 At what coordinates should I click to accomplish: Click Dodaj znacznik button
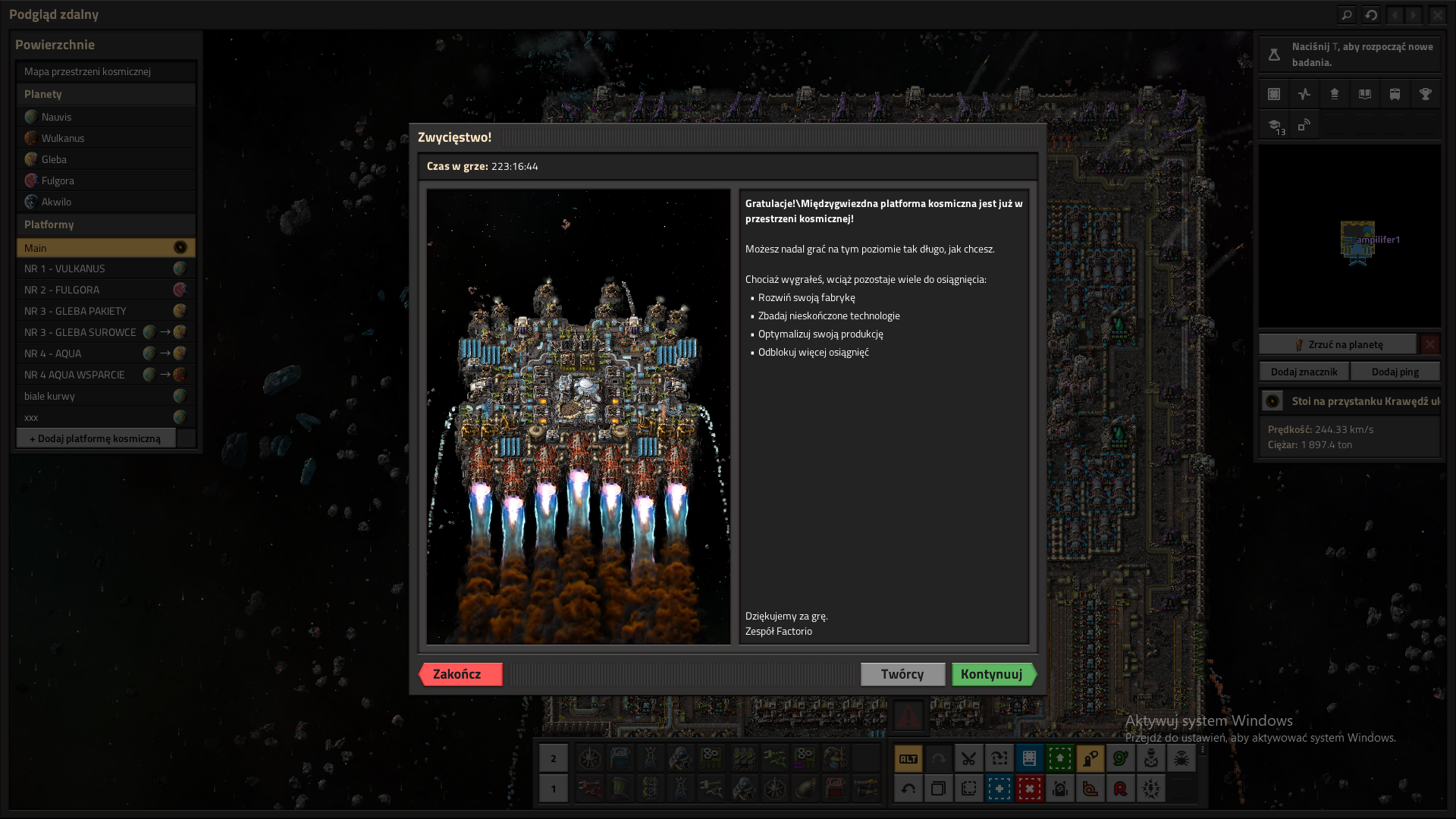click(x=1304, y=372)
